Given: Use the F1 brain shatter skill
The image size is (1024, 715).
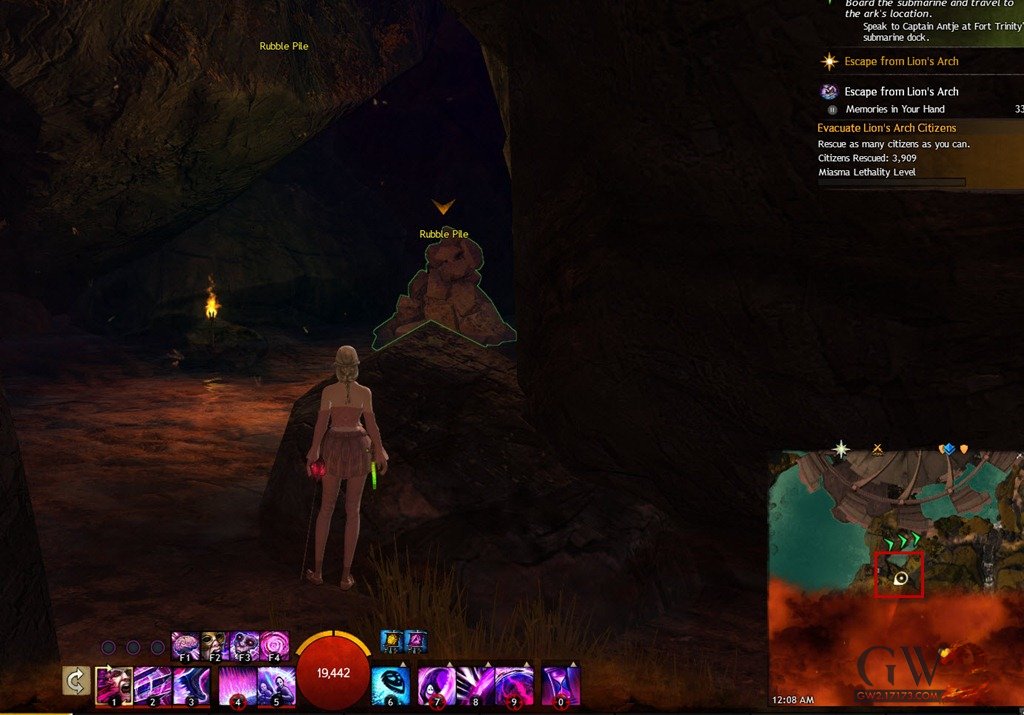Looking at the screenshot, I should [x=185, y=645].
